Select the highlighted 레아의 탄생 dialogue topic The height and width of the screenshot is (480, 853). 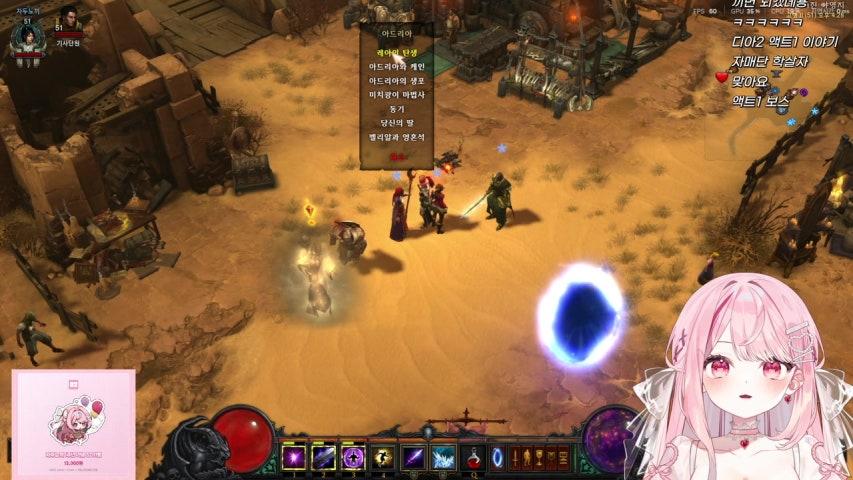(x=396, y=52)
